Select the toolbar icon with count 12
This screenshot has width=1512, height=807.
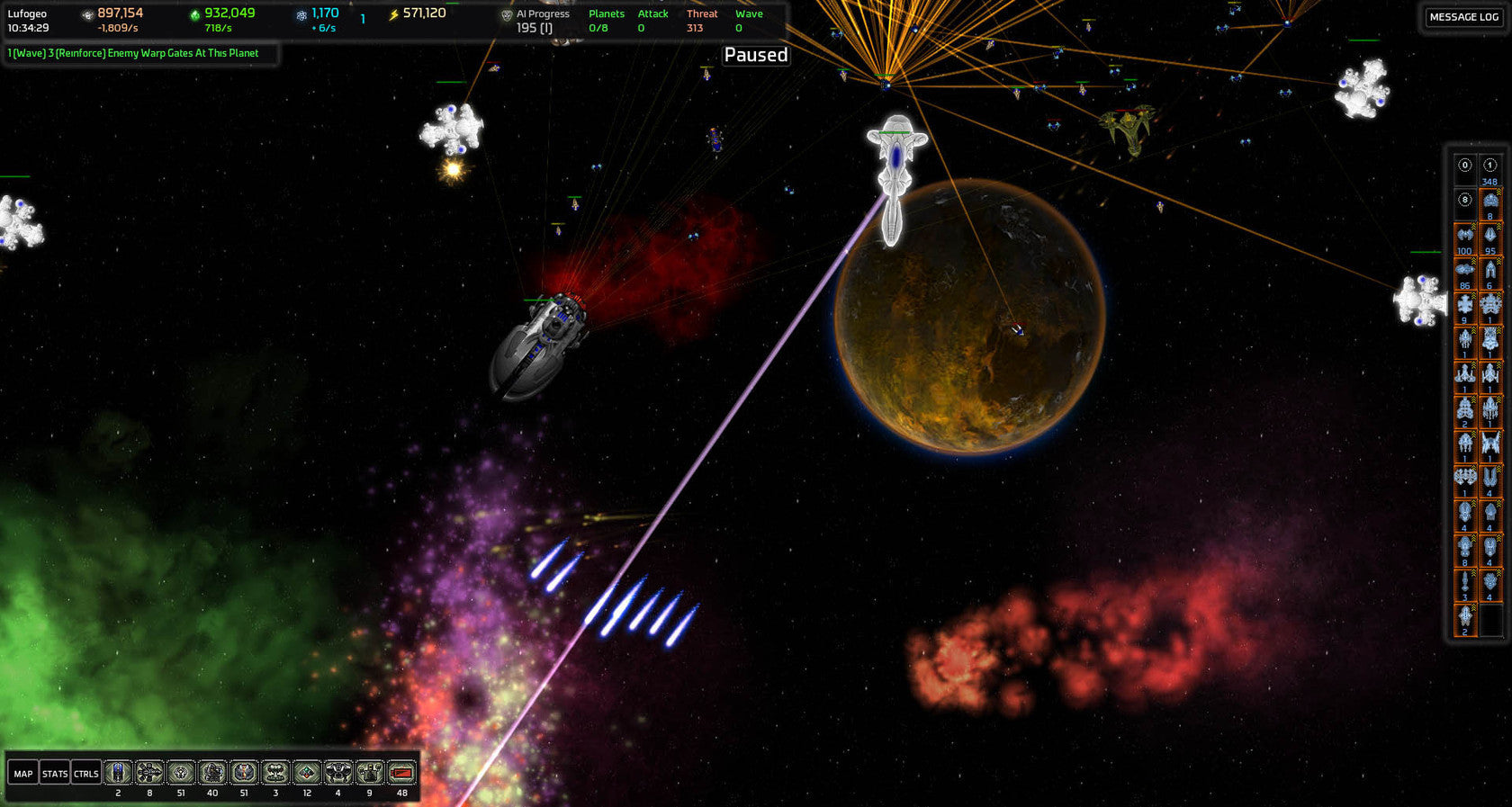(307, 773)
